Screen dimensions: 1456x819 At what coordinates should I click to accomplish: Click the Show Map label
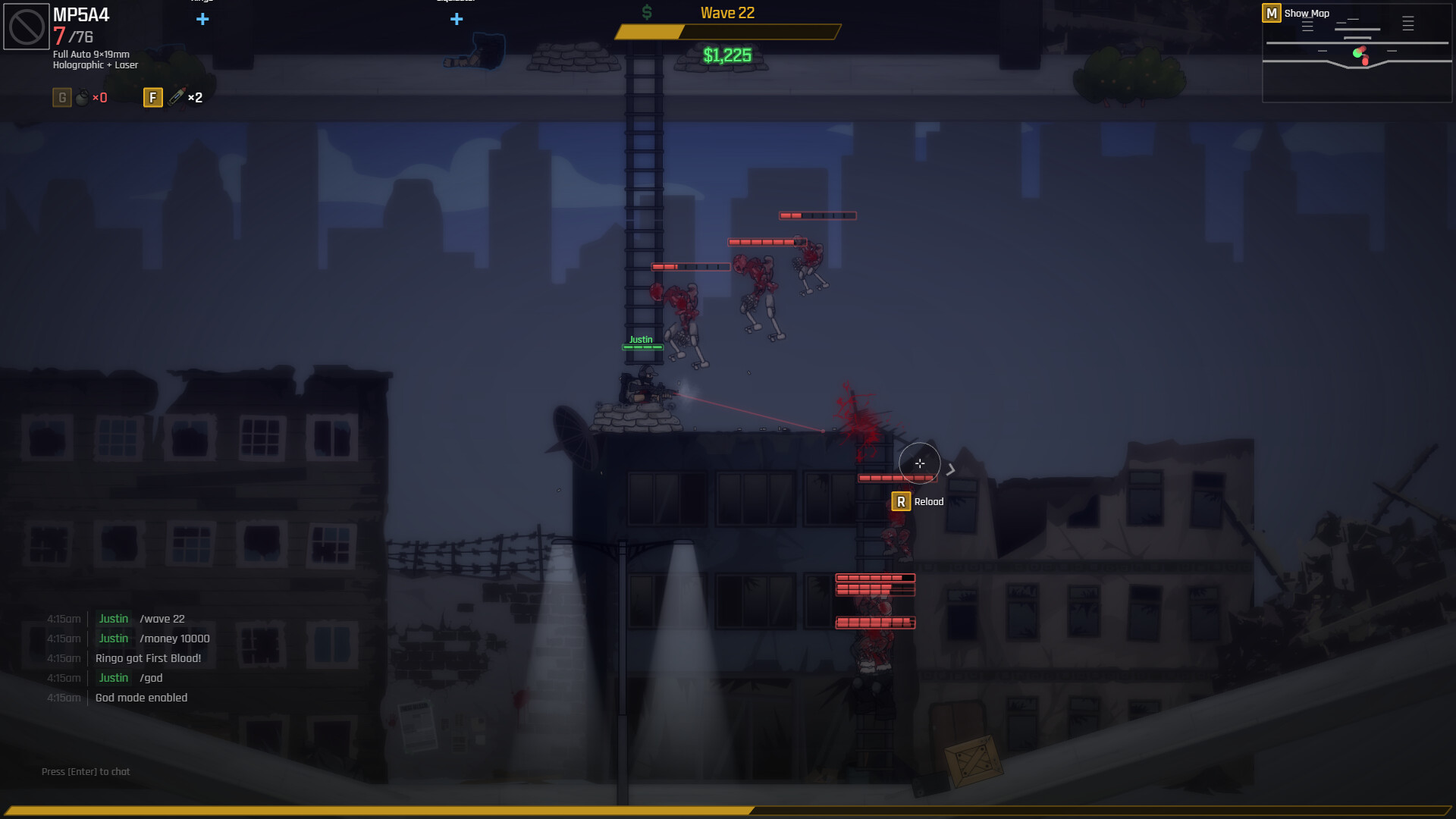point(1306,13)
